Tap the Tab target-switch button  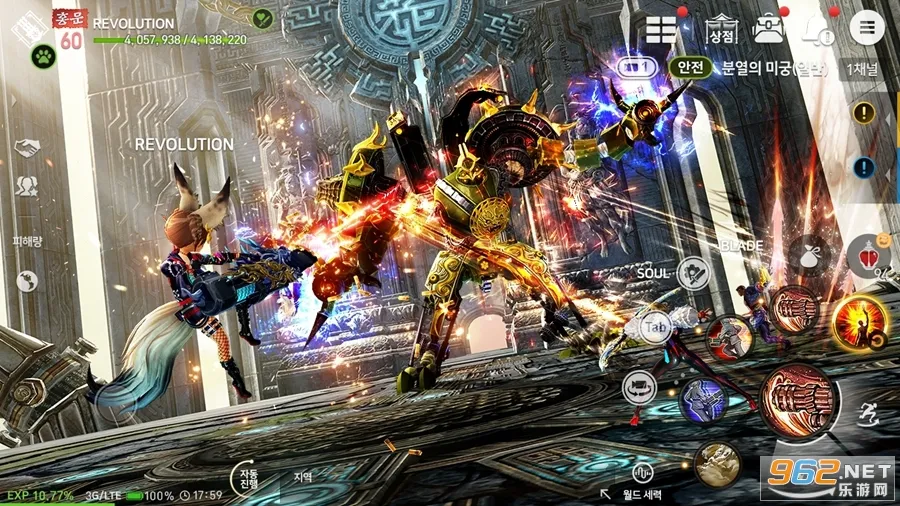click(x=655, y=327)
